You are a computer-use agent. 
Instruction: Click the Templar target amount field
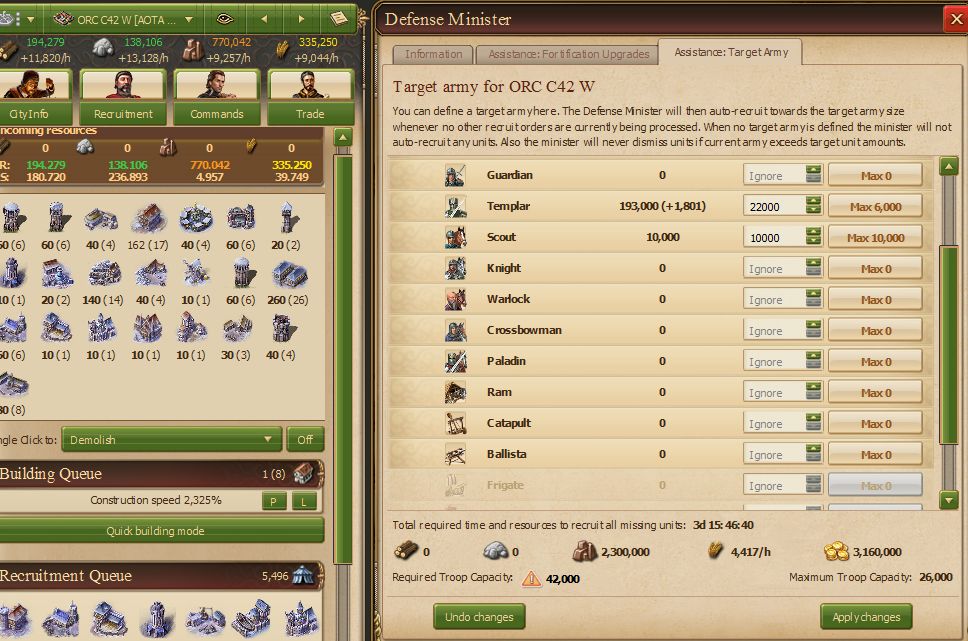[772, 206]
